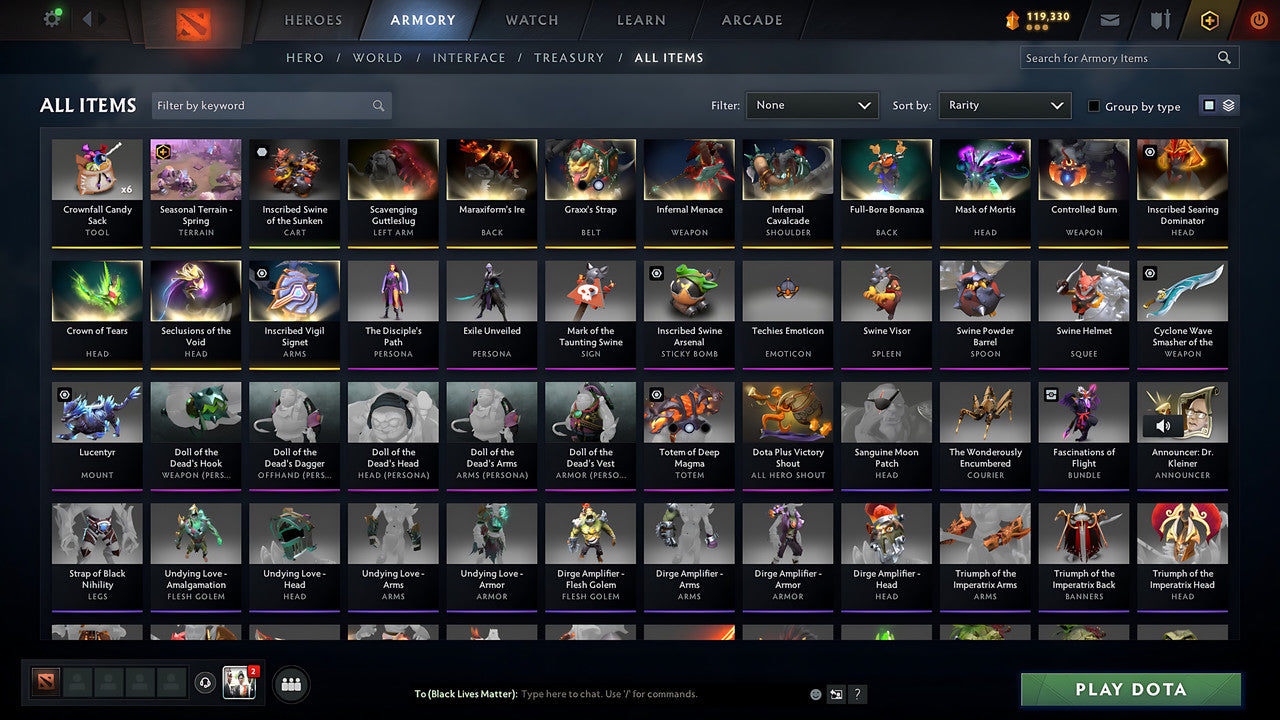Screen dimensions: 1280x720
Task: Toggle grid view for item display
Action: [1209, 104]
